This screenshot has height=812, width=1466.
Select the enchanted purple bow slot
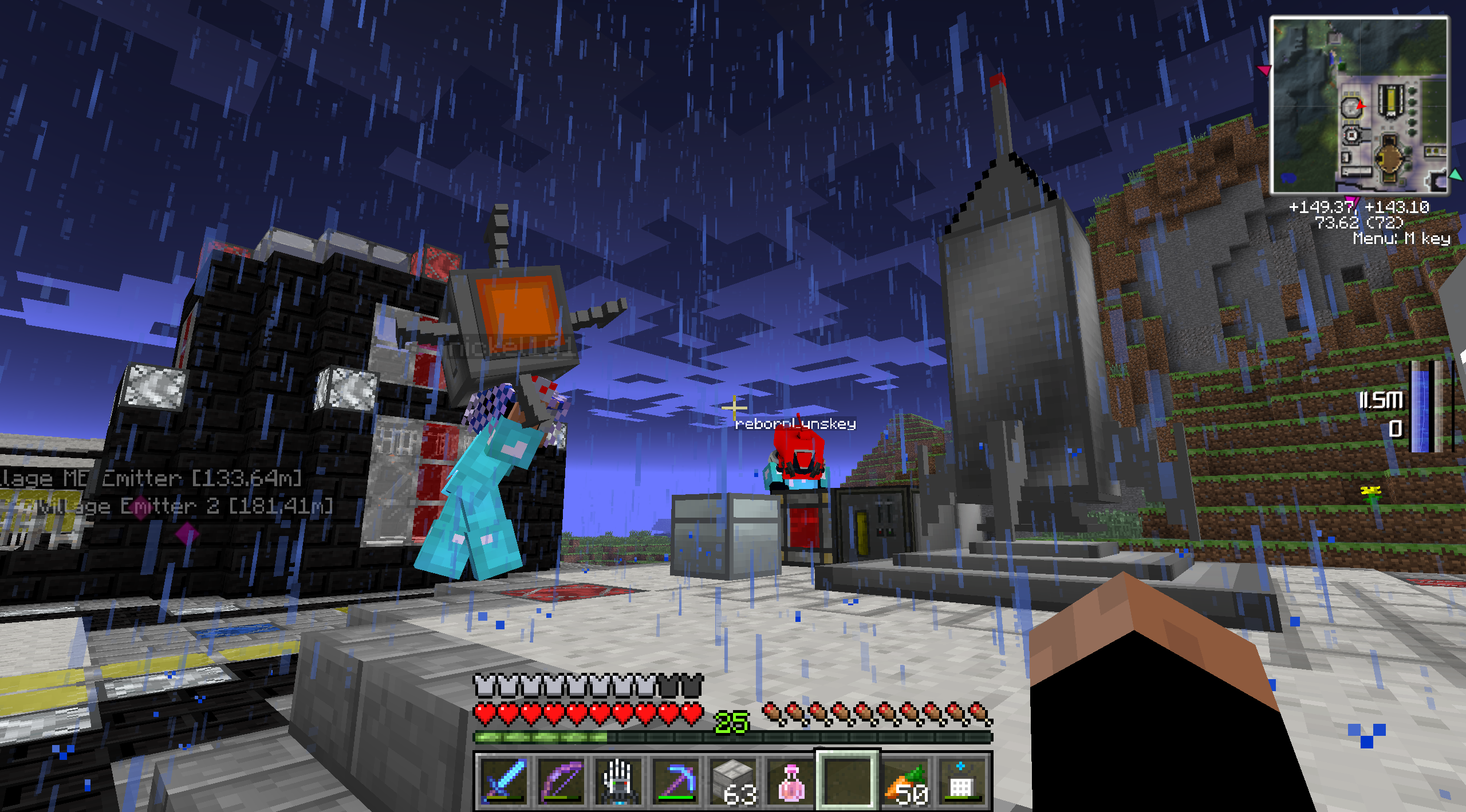(561, 781)
